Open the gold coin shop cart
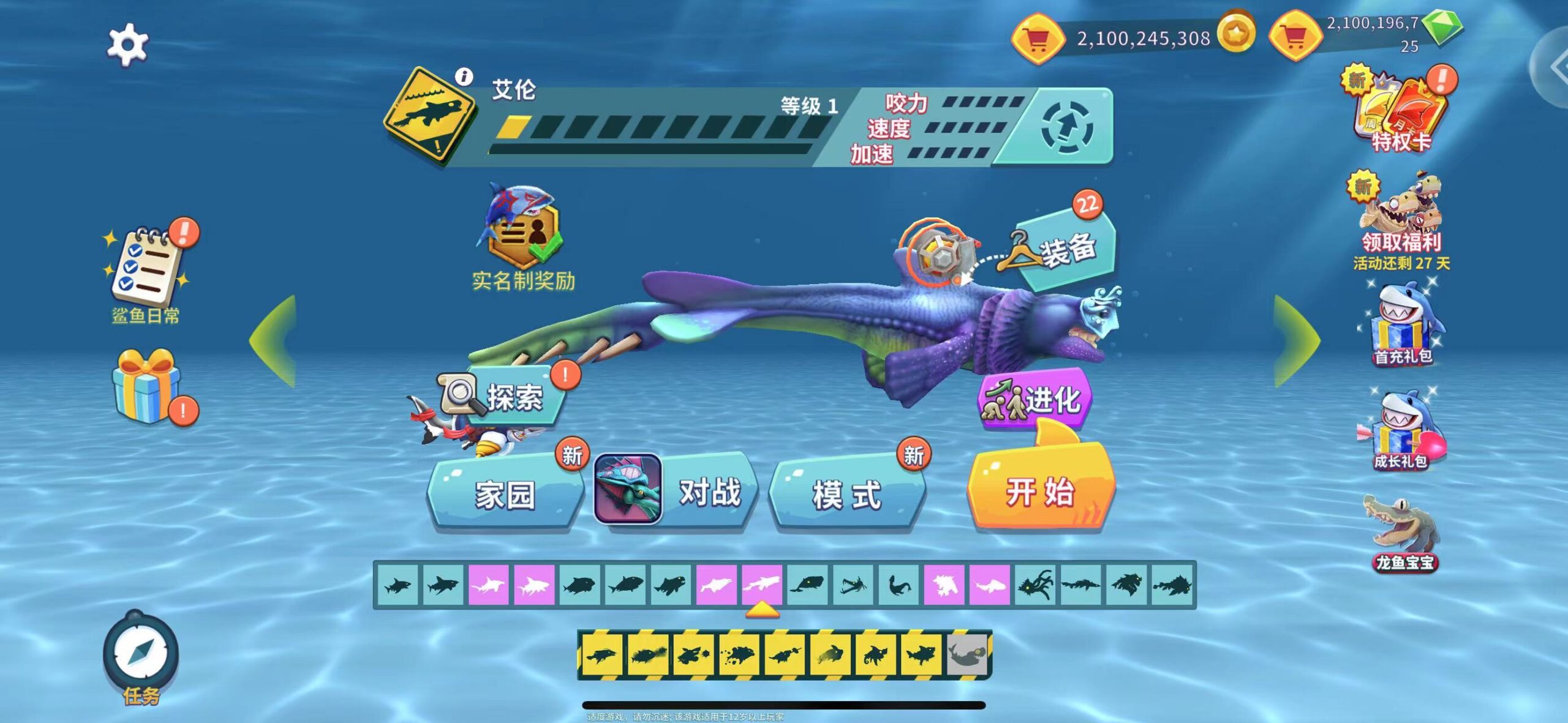Image resolution: width=1568 pixels, height=723 pixels. coord(1036,39)
